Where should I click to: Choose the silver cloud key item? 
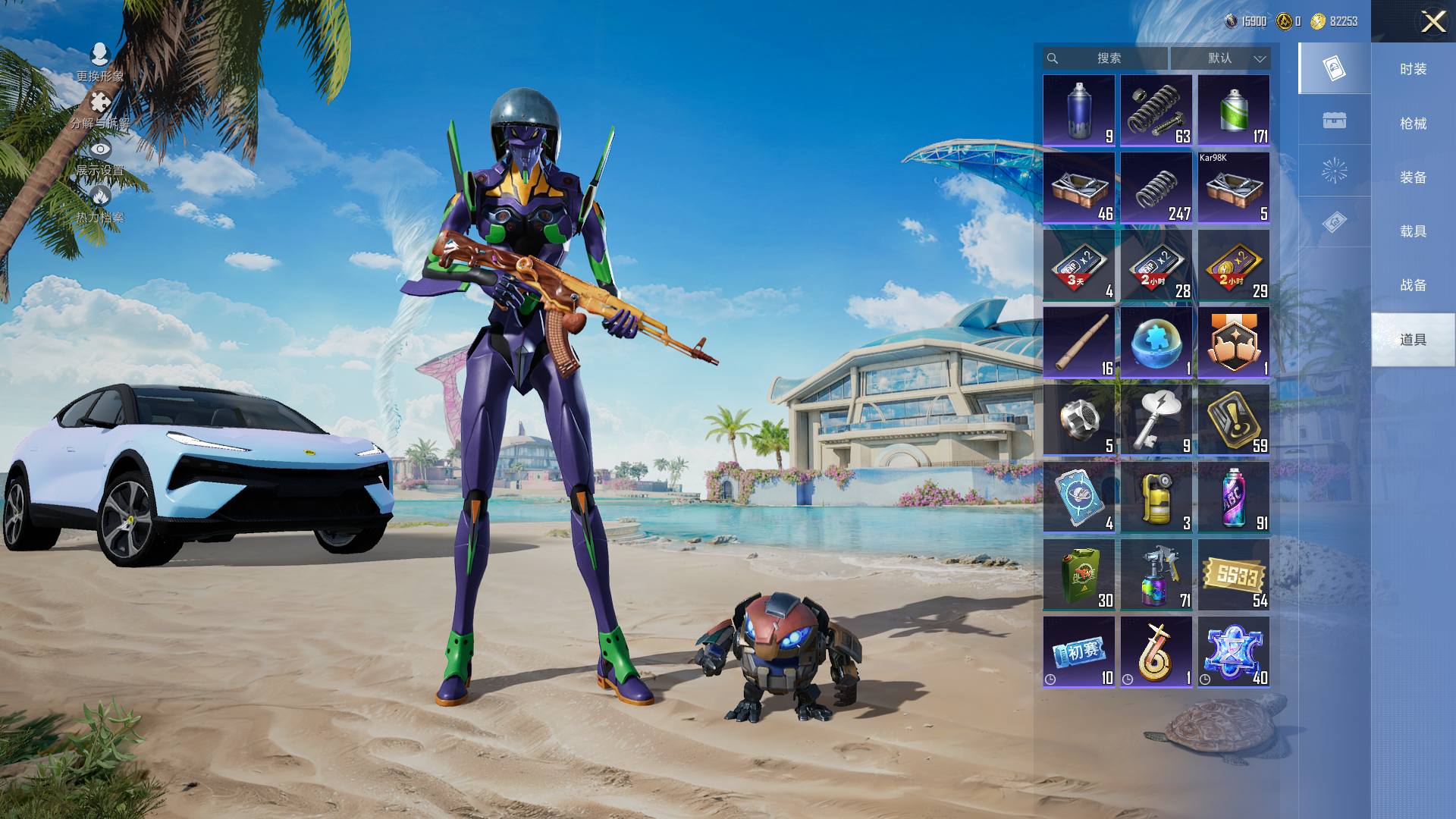pos(1156,420)
